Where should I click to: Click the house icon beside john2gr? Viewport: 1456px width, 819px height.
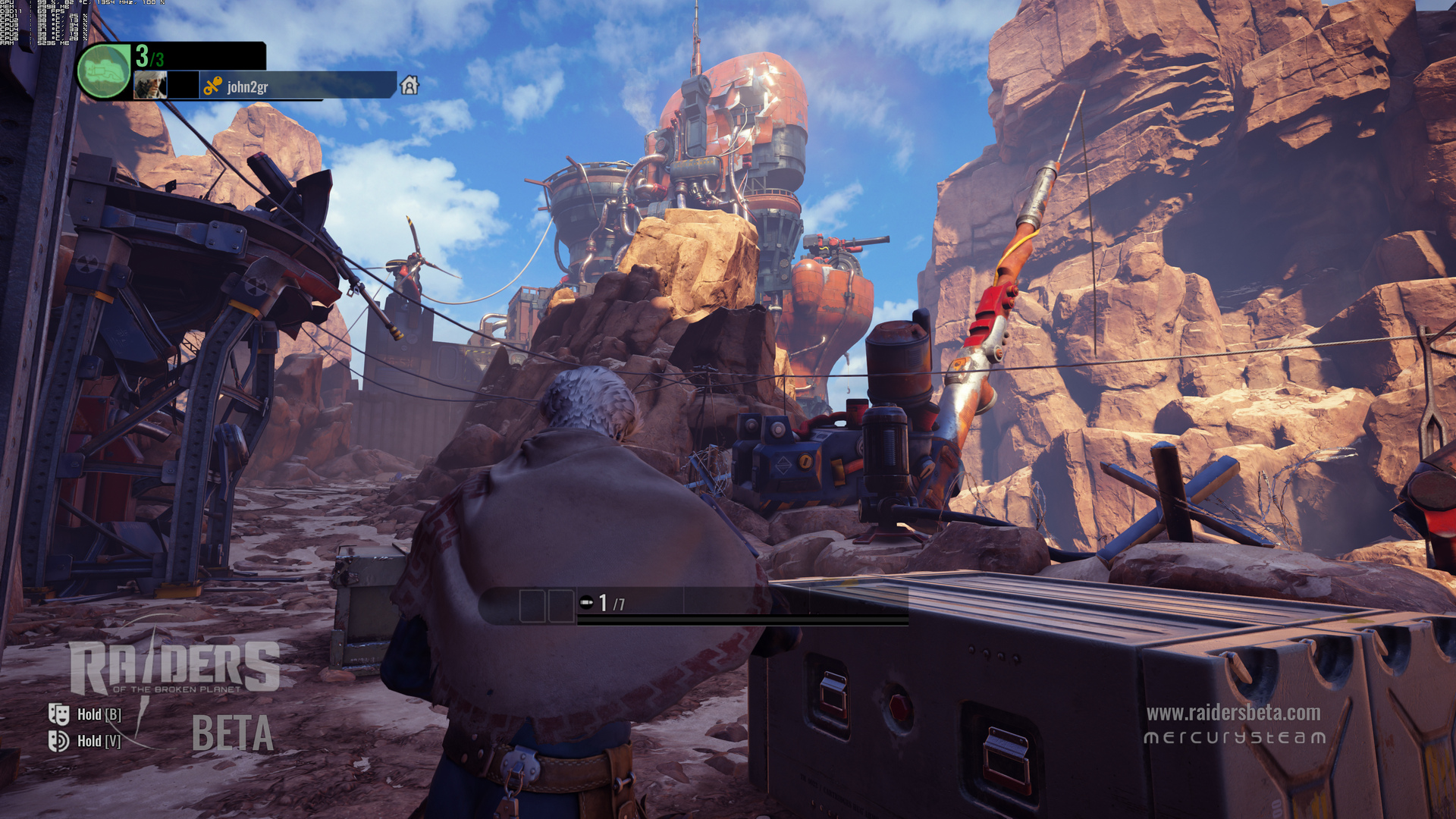tap(409, 85)
